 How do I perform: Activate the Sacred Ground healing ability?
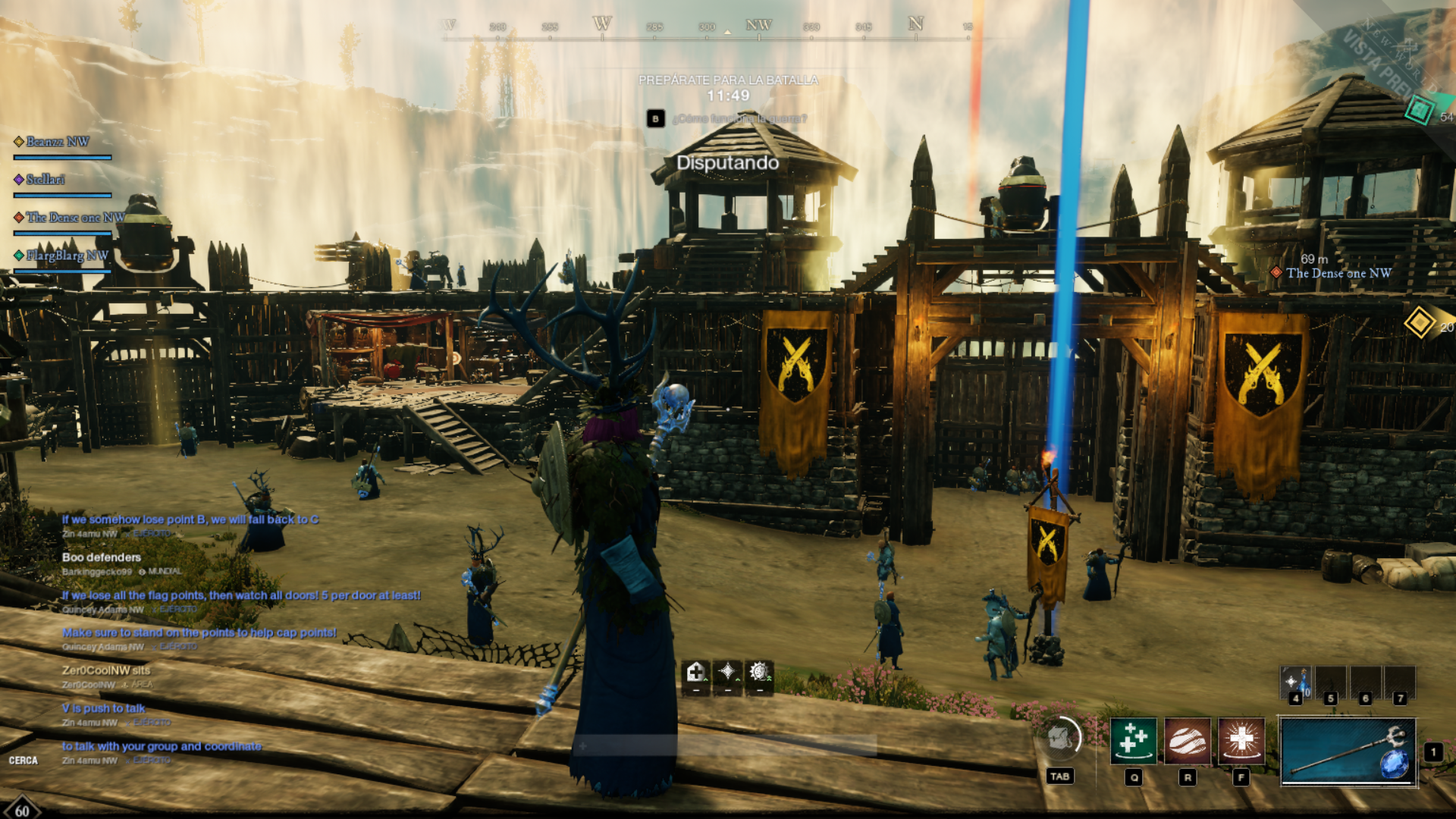pos(1133,741)
